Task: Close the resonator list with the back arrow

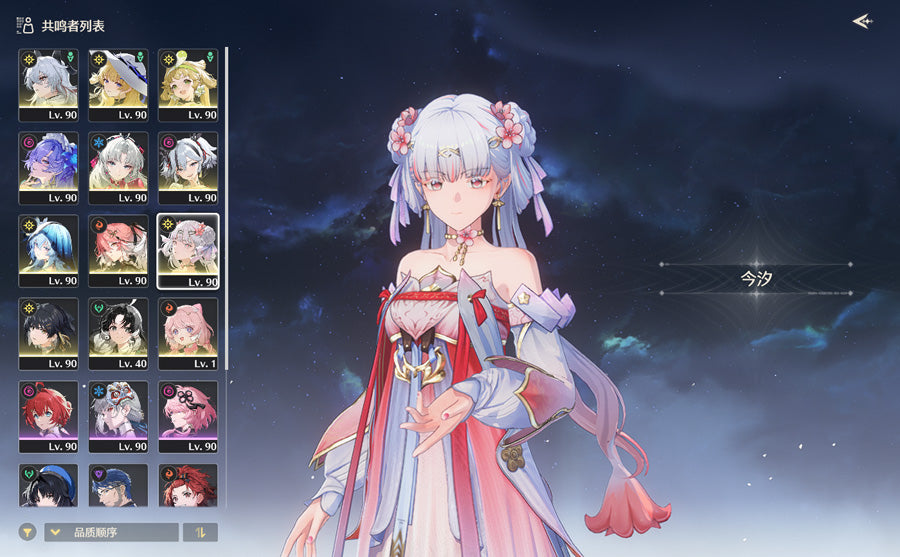Action: click(x=861, y=21)
